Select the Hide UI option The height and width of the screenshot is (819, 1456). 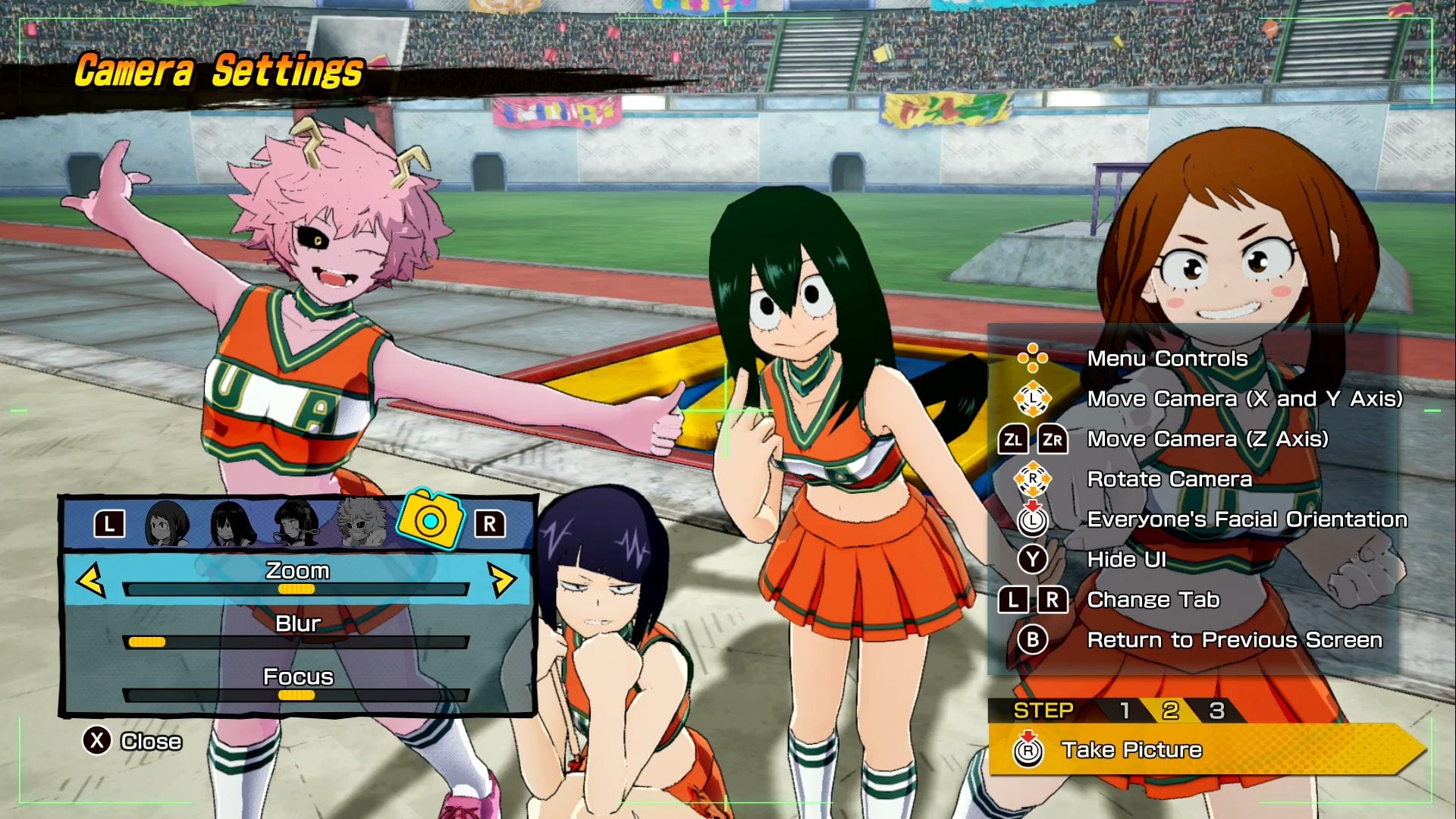(x=1126, y=560)
